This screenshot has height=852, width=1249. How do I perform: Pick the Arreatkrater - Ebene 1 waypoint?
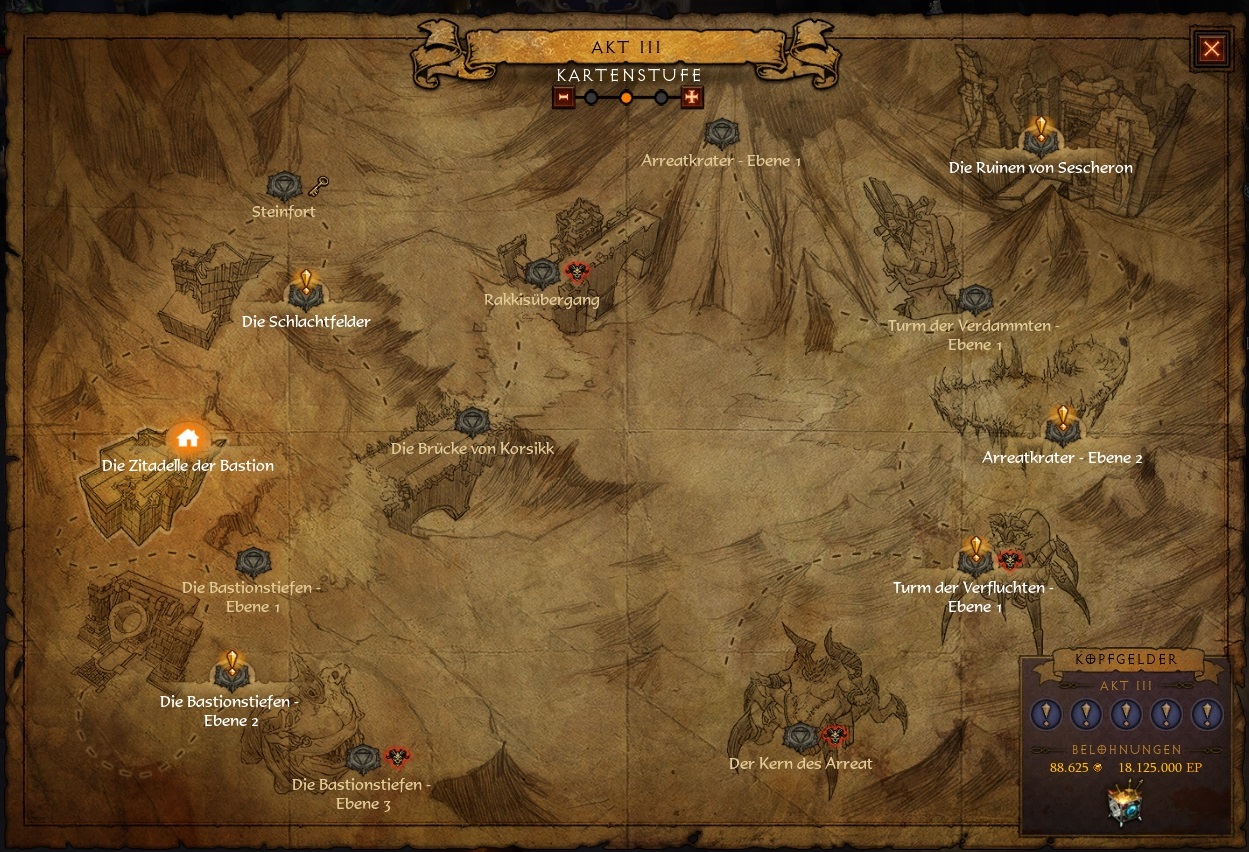[x=721, y=134]
